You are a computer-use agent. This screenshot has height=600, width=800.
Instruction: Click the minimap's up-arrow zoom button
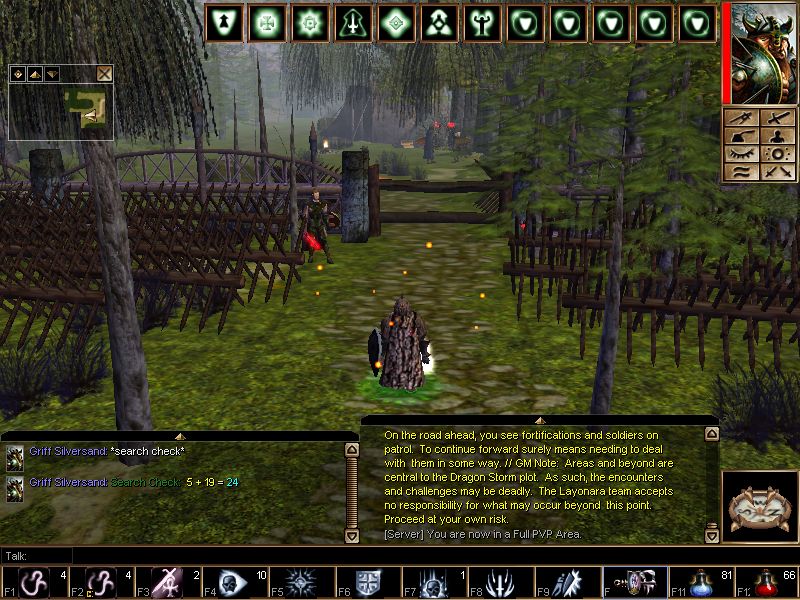(x=34, y=73)
